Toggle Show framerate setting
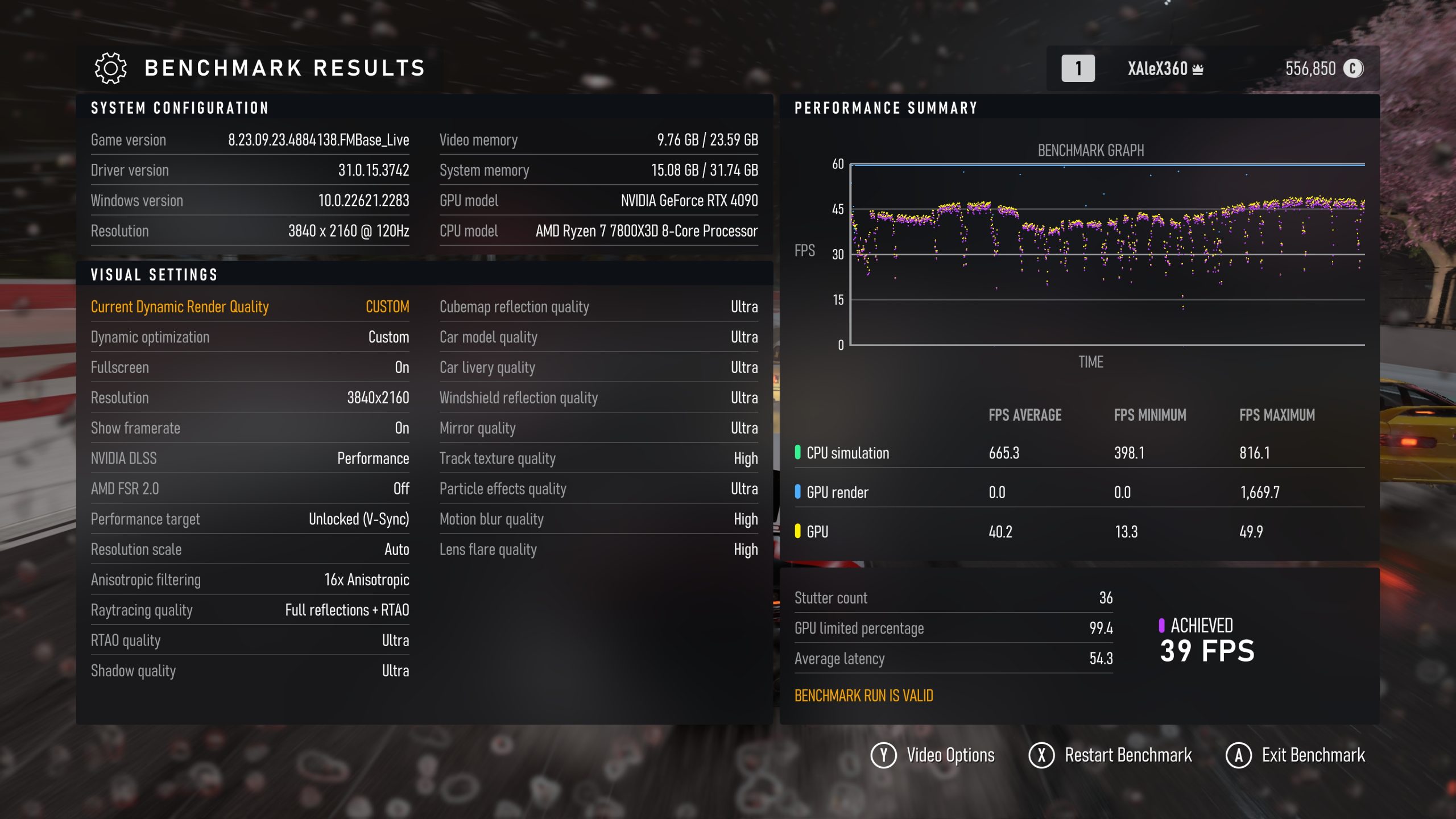Viewport: 1456px width, 819px height. [x=250, y=428]
